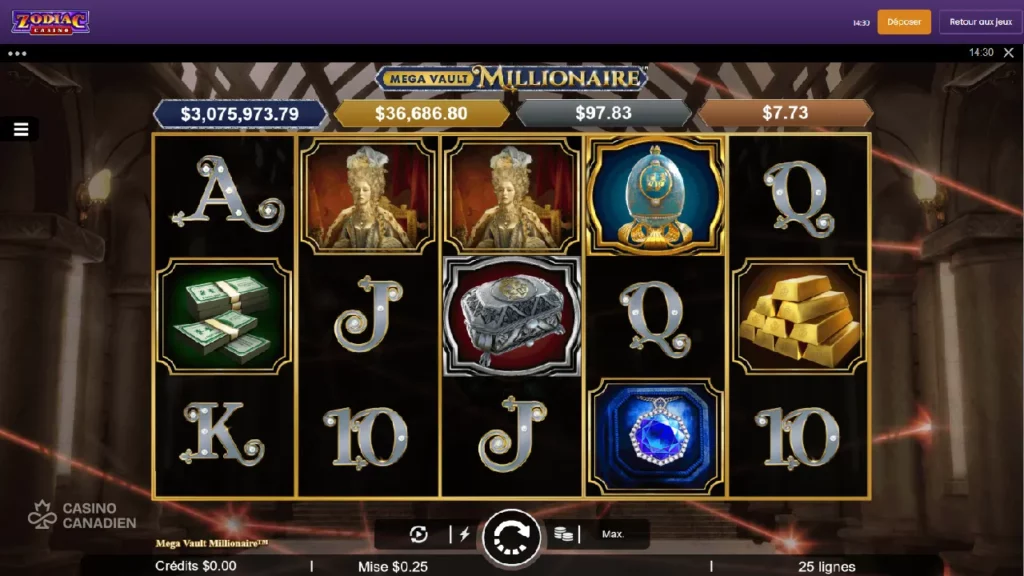Open the hamburger game menu
This screenshot has width=1024, height=576.
(20, 129)
